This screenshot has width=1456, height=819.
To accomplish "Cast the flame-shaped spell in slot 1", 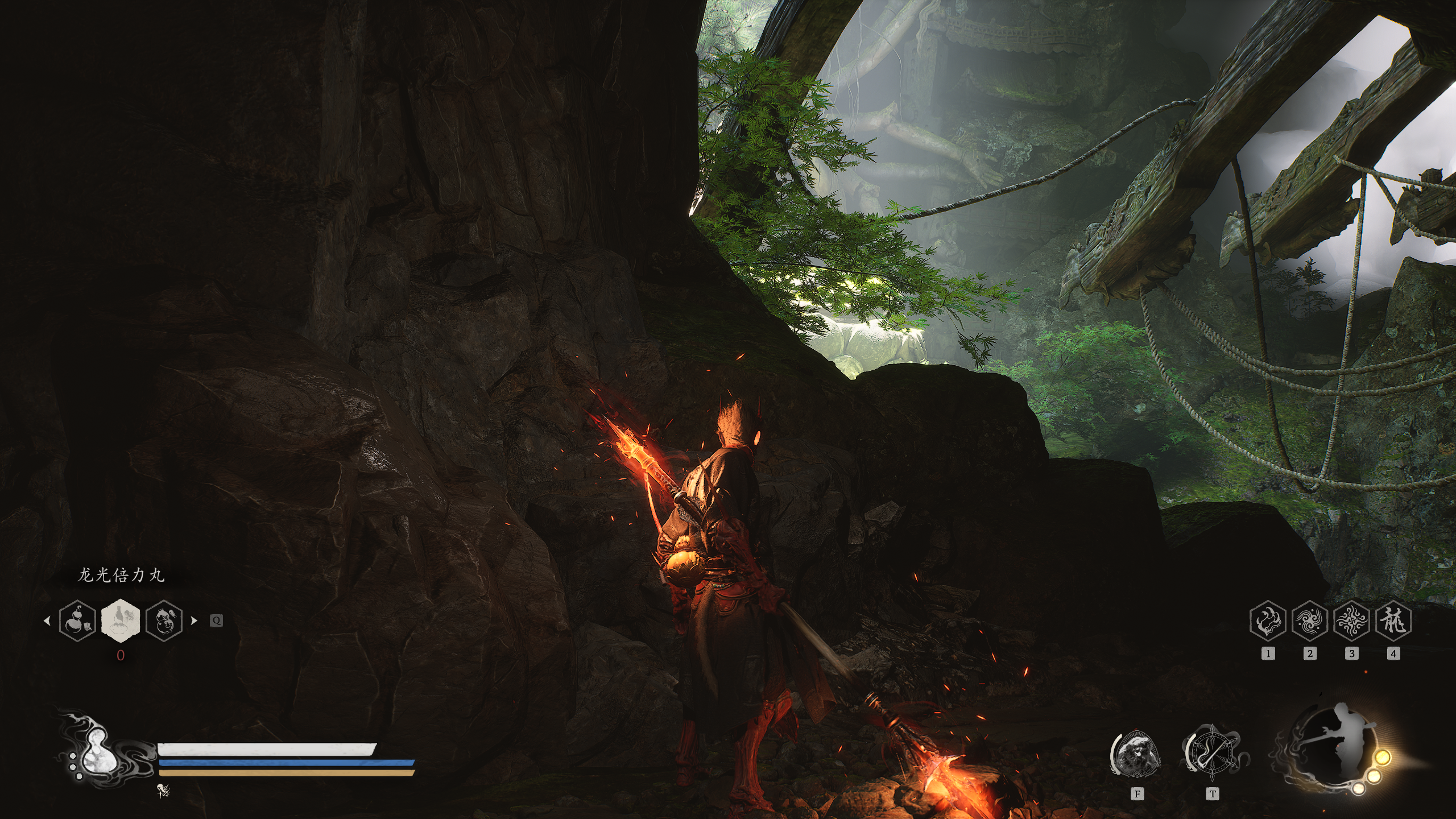I will pyautogui.click(x=1268, y=621).
